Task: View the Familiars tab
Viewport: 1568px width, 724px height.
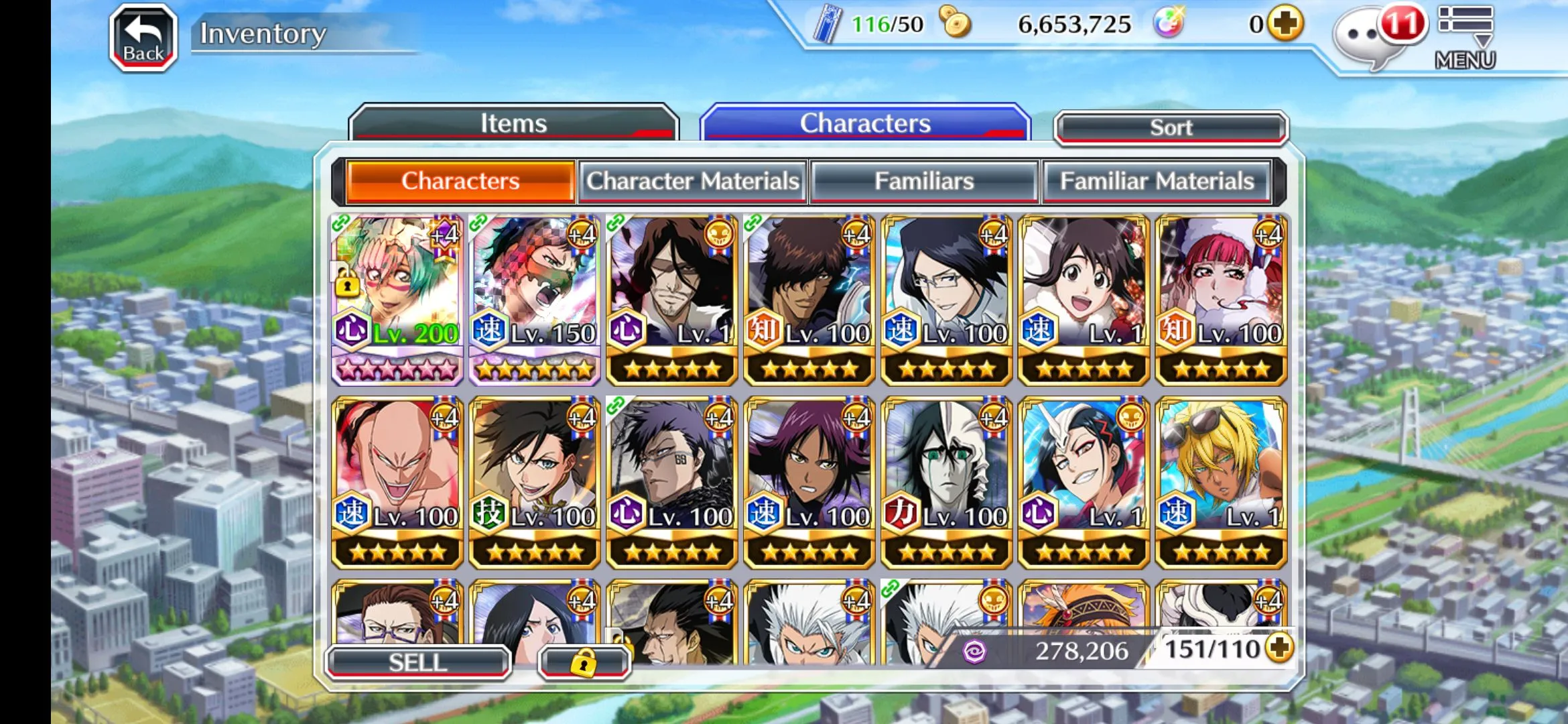Action: point(924,181)
